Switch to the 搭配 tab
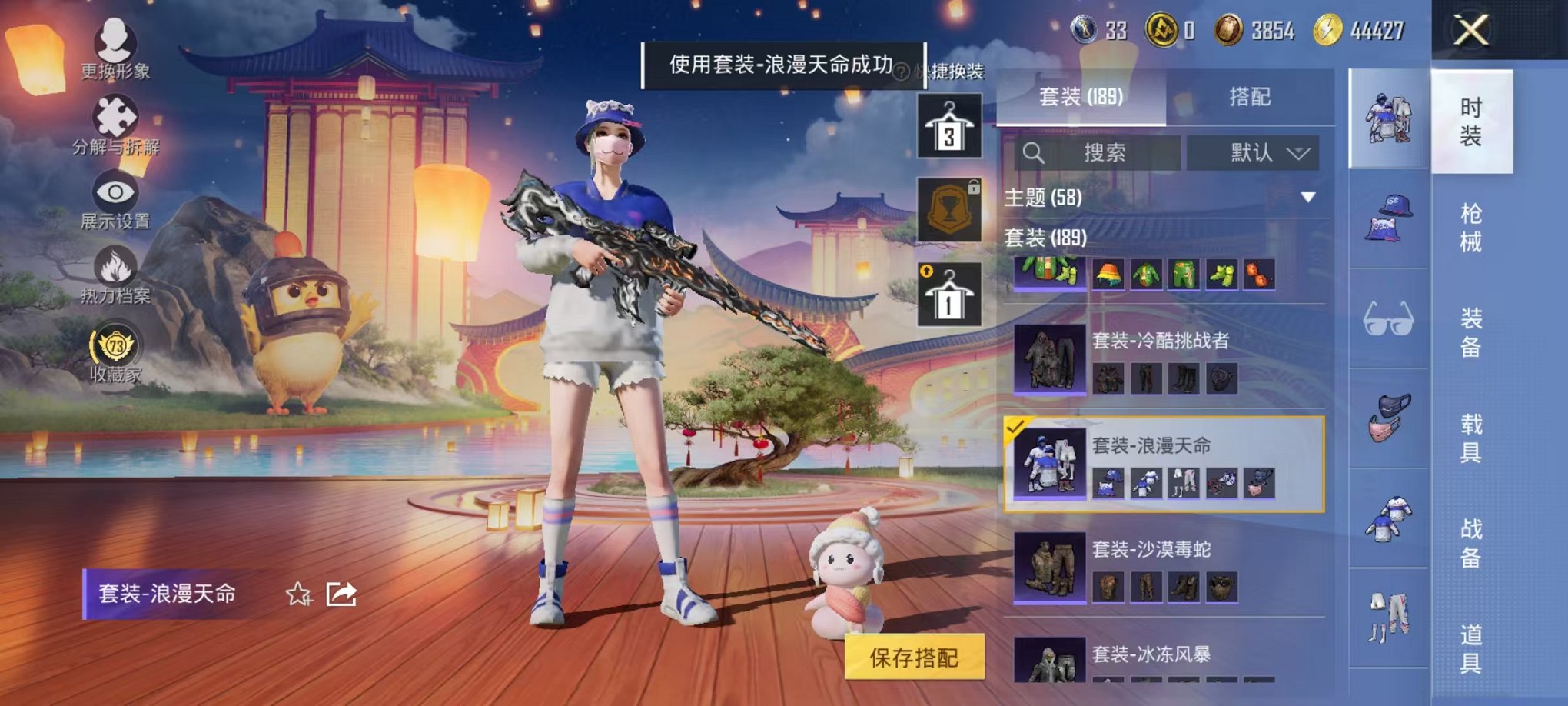The height and width of the screenshot is (706, 1568). tap(1251, 97)
